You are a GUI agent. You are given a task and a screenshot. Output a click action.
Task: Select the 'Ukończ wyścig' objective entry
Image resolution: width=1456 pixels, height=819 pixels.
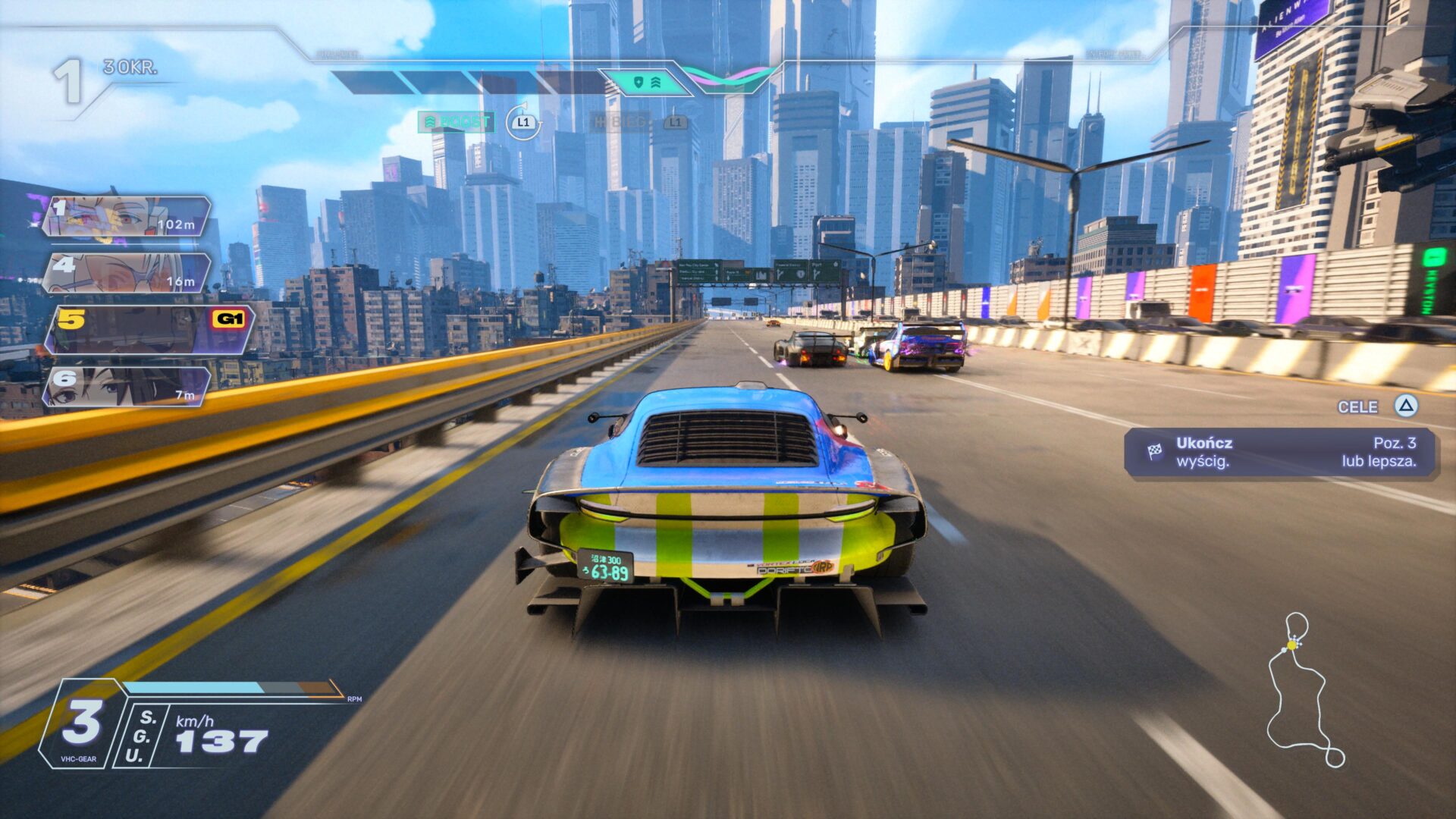pyautogui.click(x=1280, y=453)
